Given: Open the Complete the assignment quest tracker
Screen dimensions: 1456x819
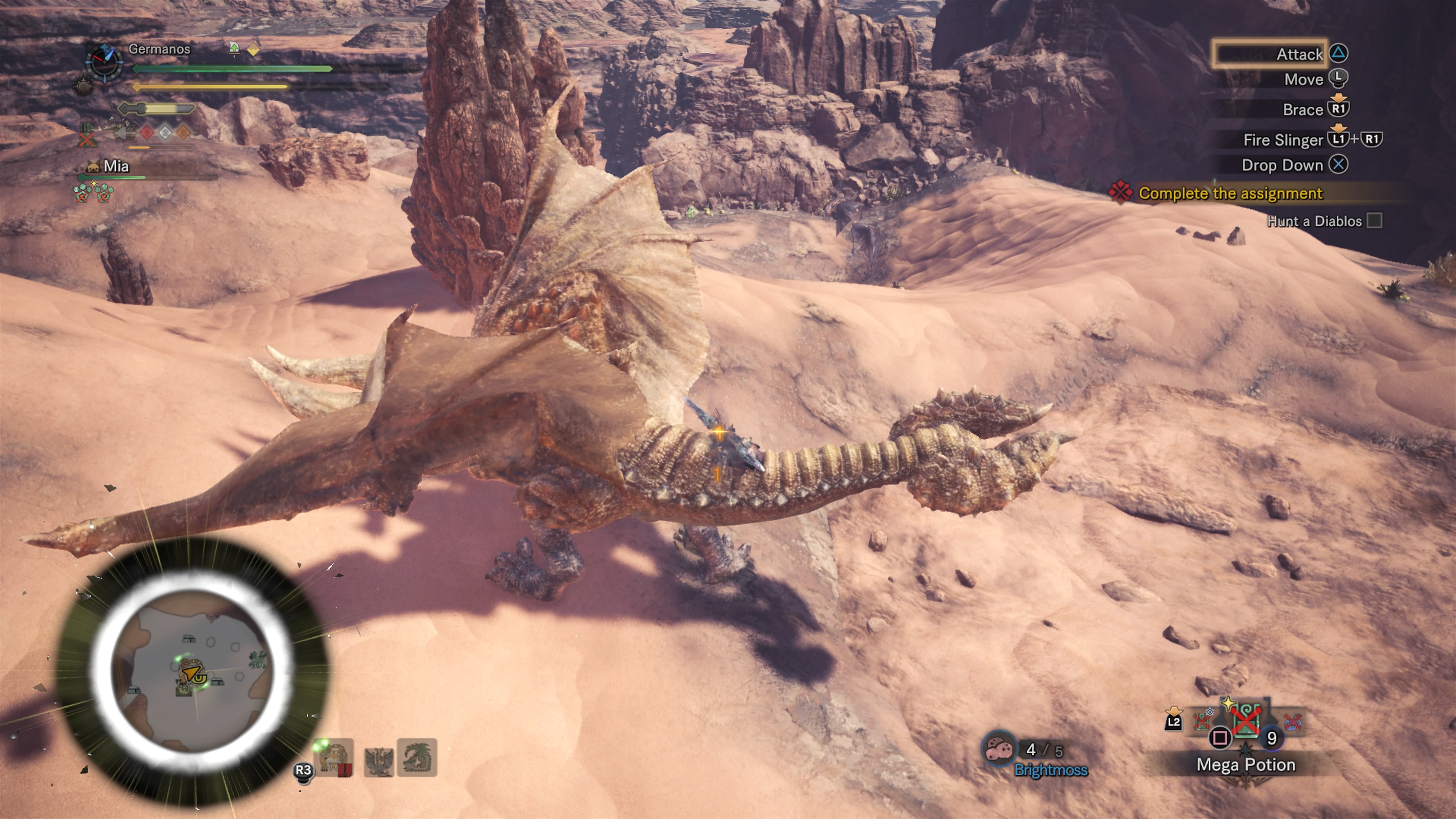Looking at the screenshot, I should 1230,193.
